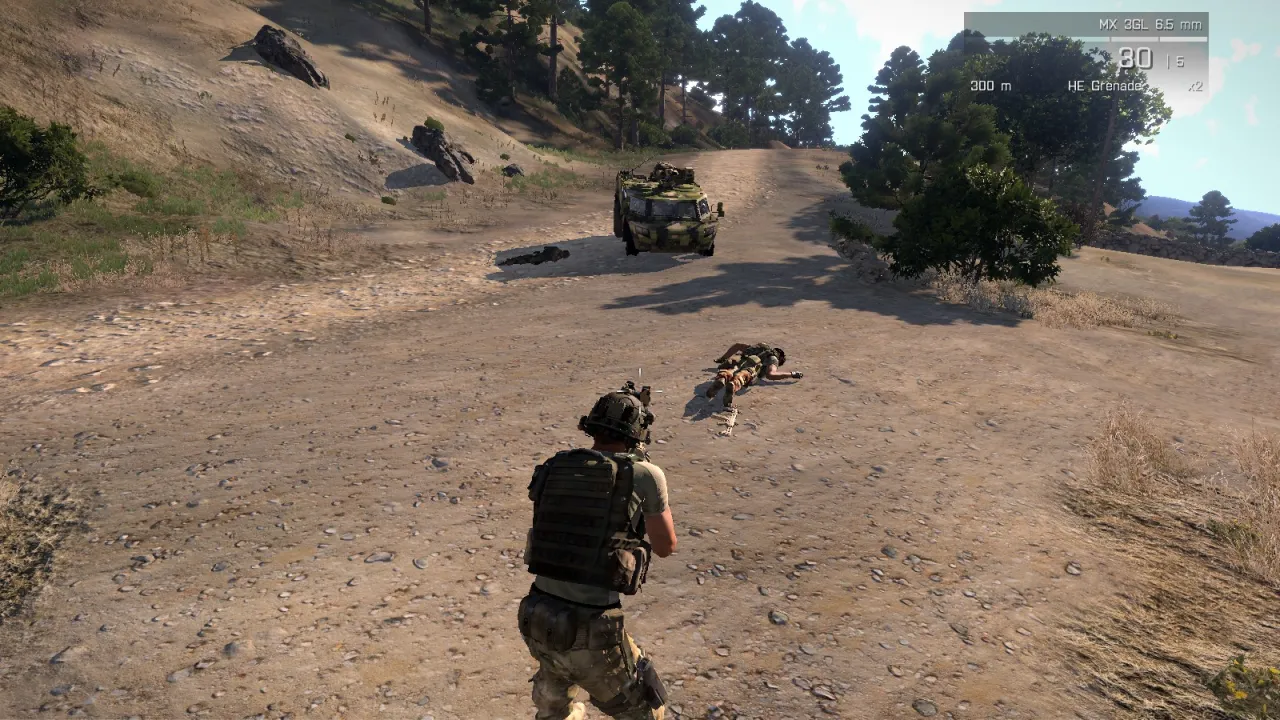Click the ammo count showing 30

point(1135,57)
